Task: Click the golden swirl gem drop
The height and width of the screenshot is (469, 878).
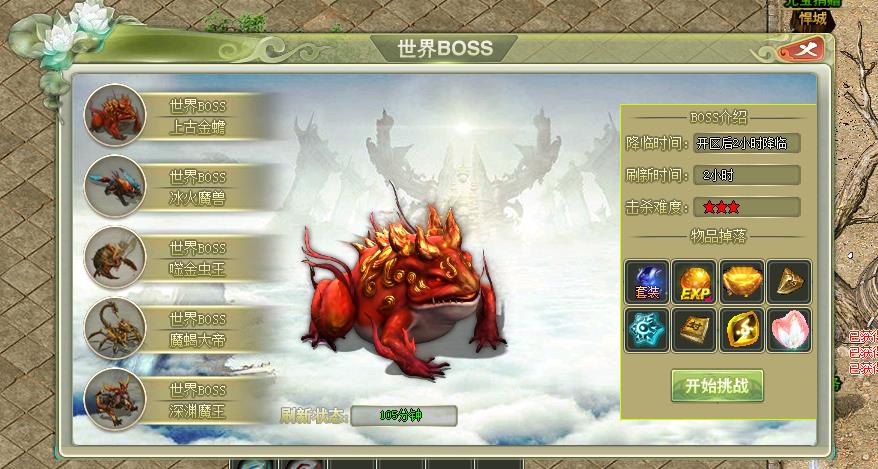Action: (742, 329)
